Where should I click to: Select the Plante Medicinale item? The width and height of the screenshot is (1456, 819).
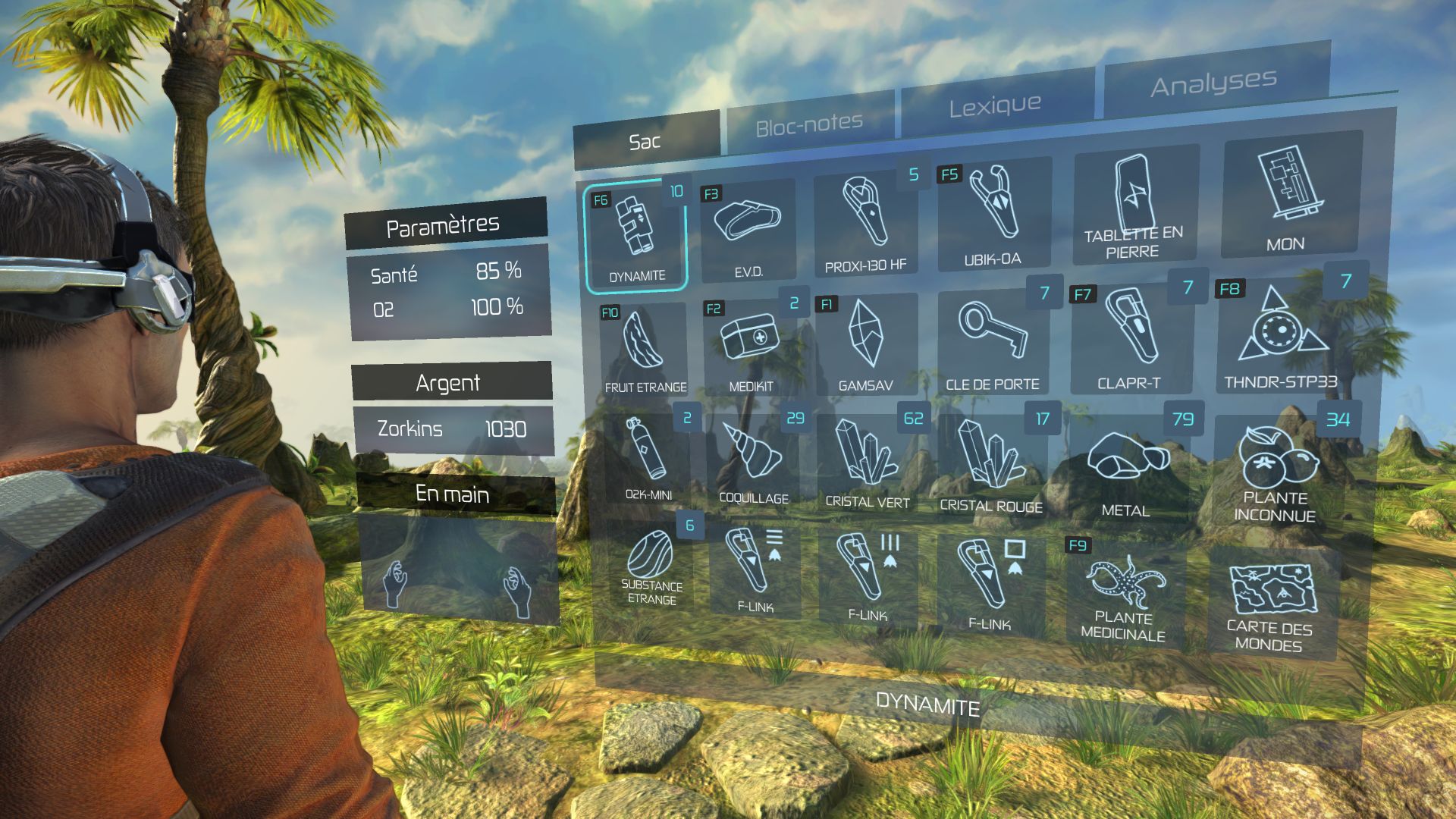pyautogui.click(x=1124, y=597)
